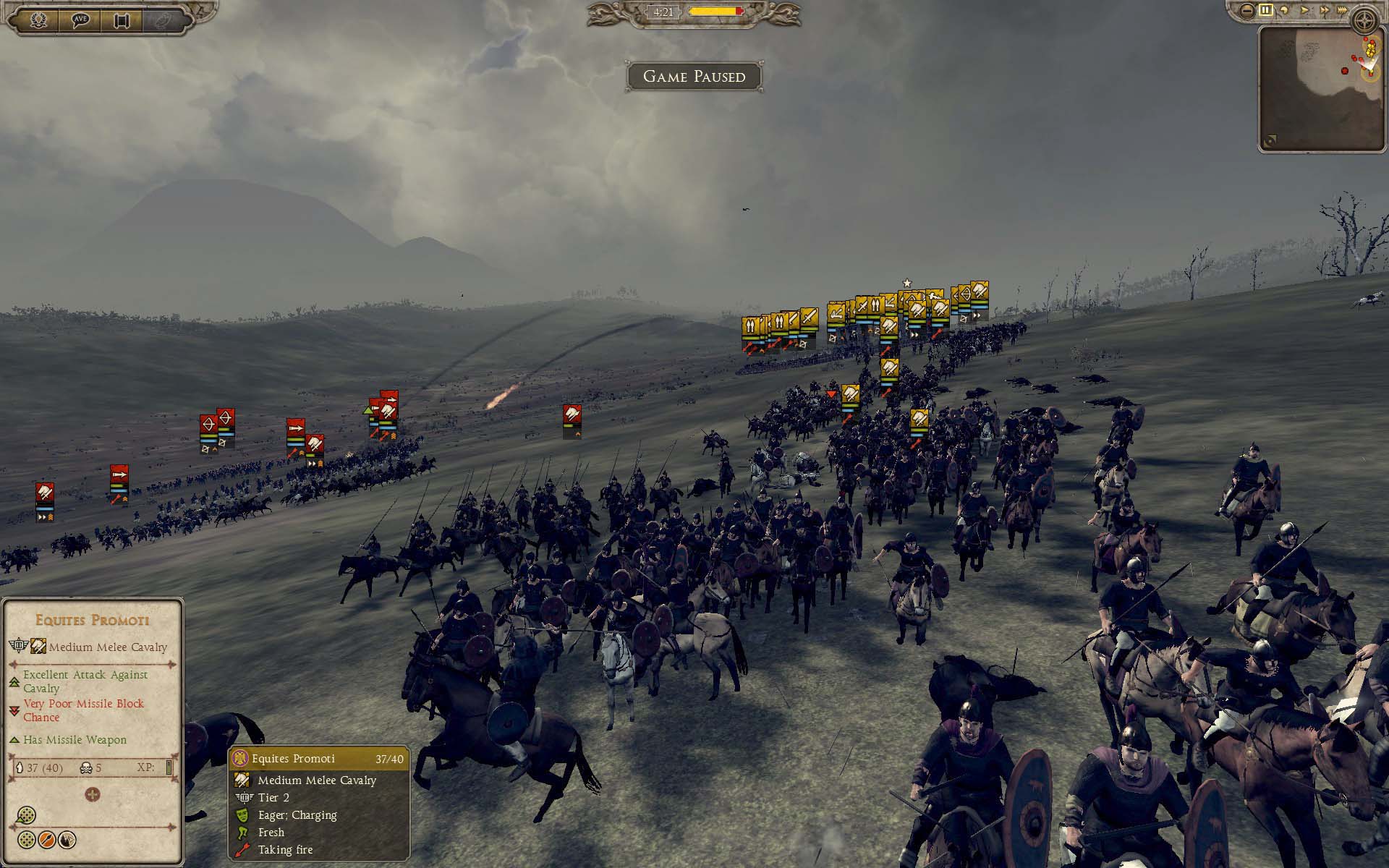Click the orange spear ability icon

47,840
